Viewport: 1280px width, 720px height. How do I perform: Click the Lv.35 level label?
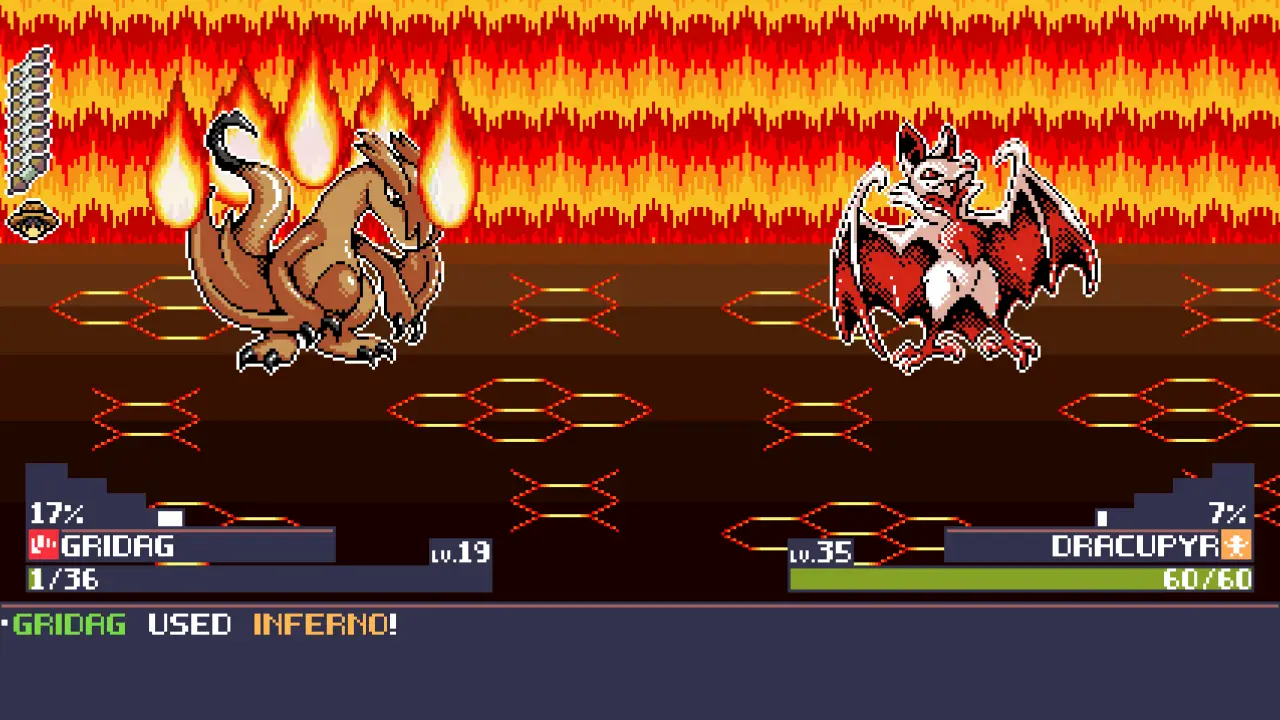(x=820, y=553)
